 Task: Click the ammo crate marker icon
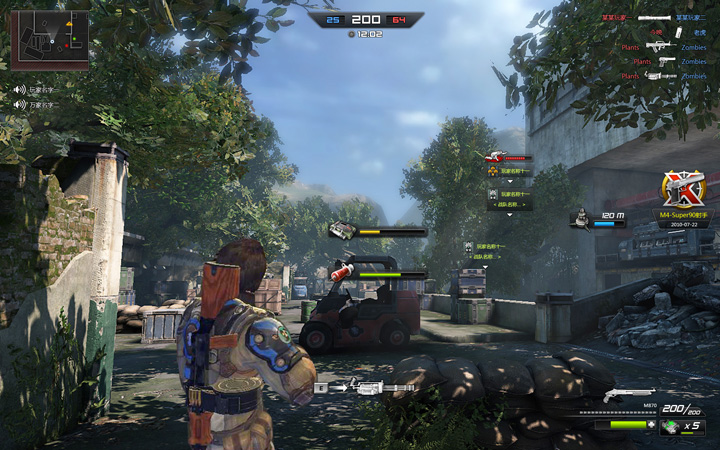342,231
